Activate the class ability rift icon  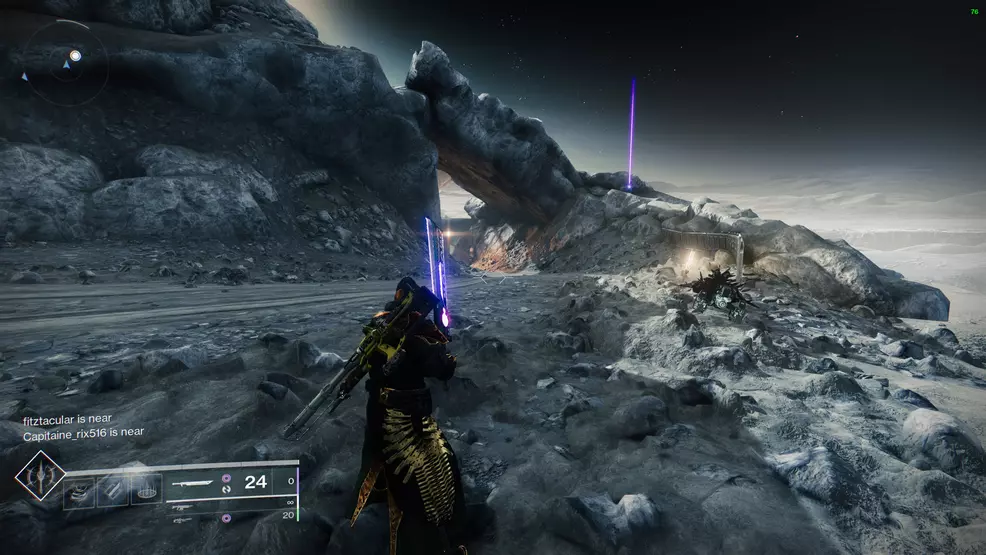146,490
